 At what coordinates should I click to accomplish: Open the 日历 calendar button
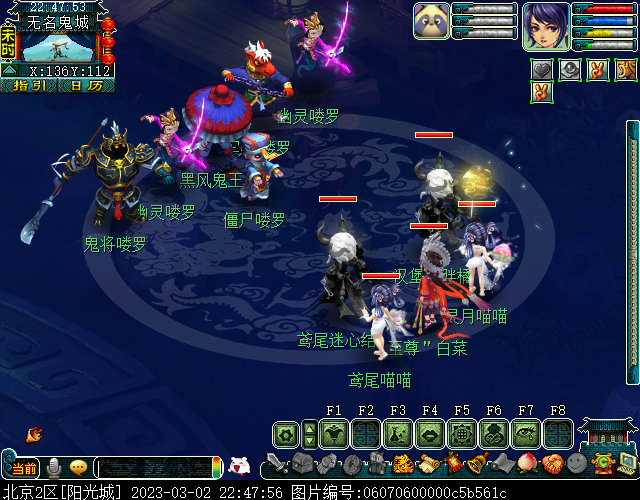pyautogui.click(x=86, y=86)
